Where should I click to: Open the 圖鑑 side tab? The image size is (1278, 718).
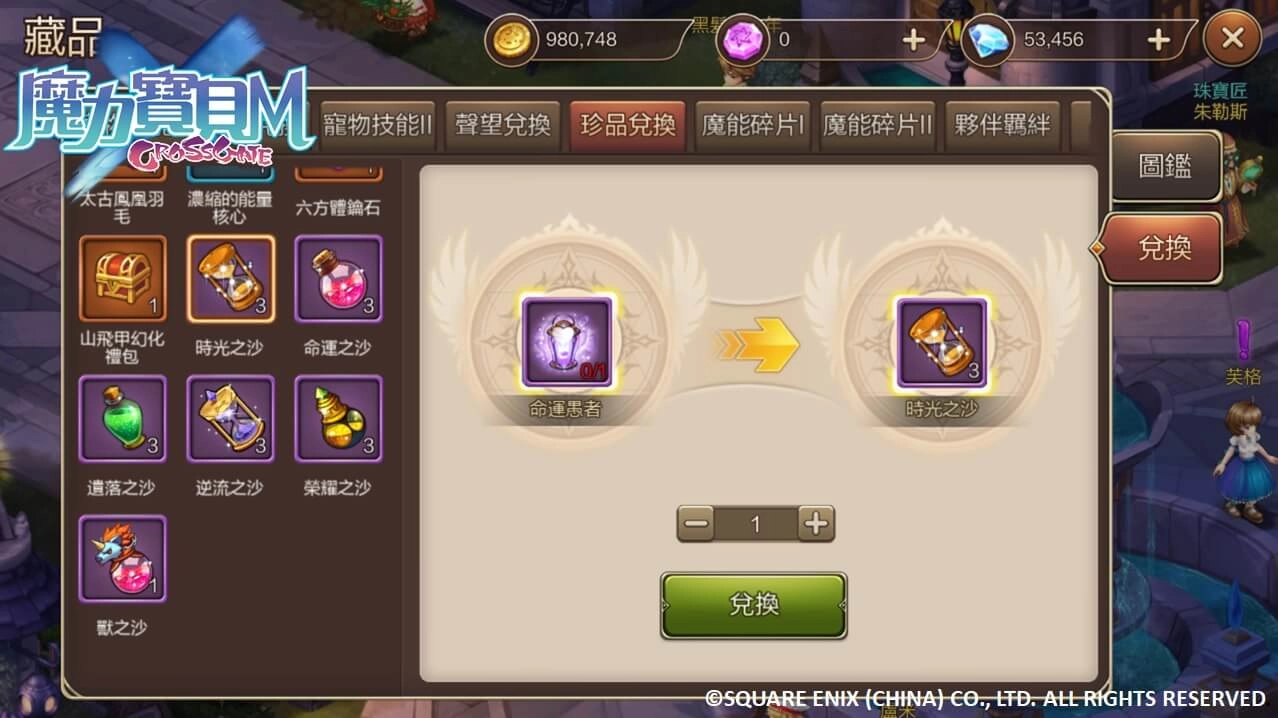pyautogui.click(x=1165, y=166)
